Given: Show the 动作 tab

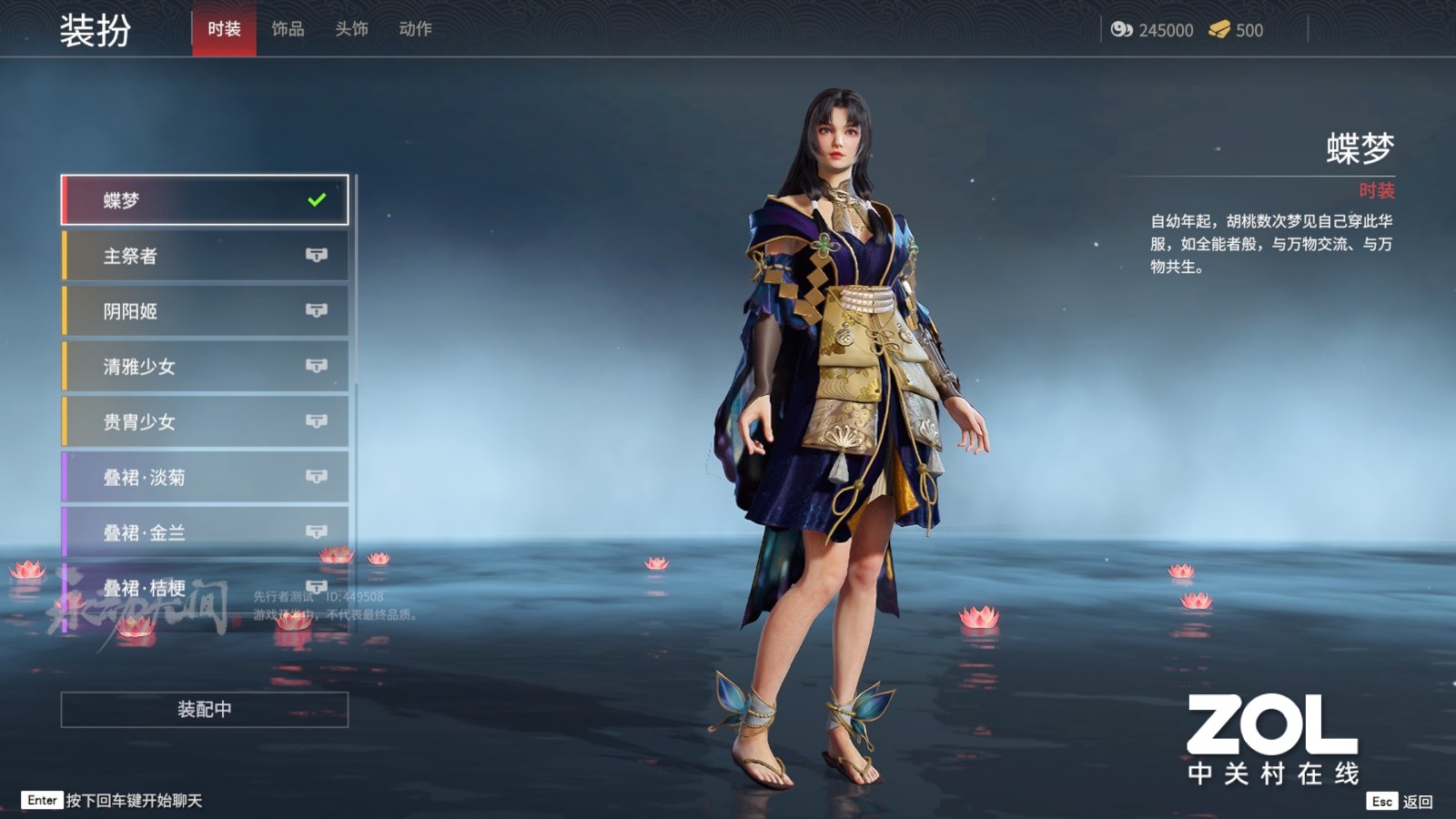Looking at the screenshot, I should tap(415, 29).
